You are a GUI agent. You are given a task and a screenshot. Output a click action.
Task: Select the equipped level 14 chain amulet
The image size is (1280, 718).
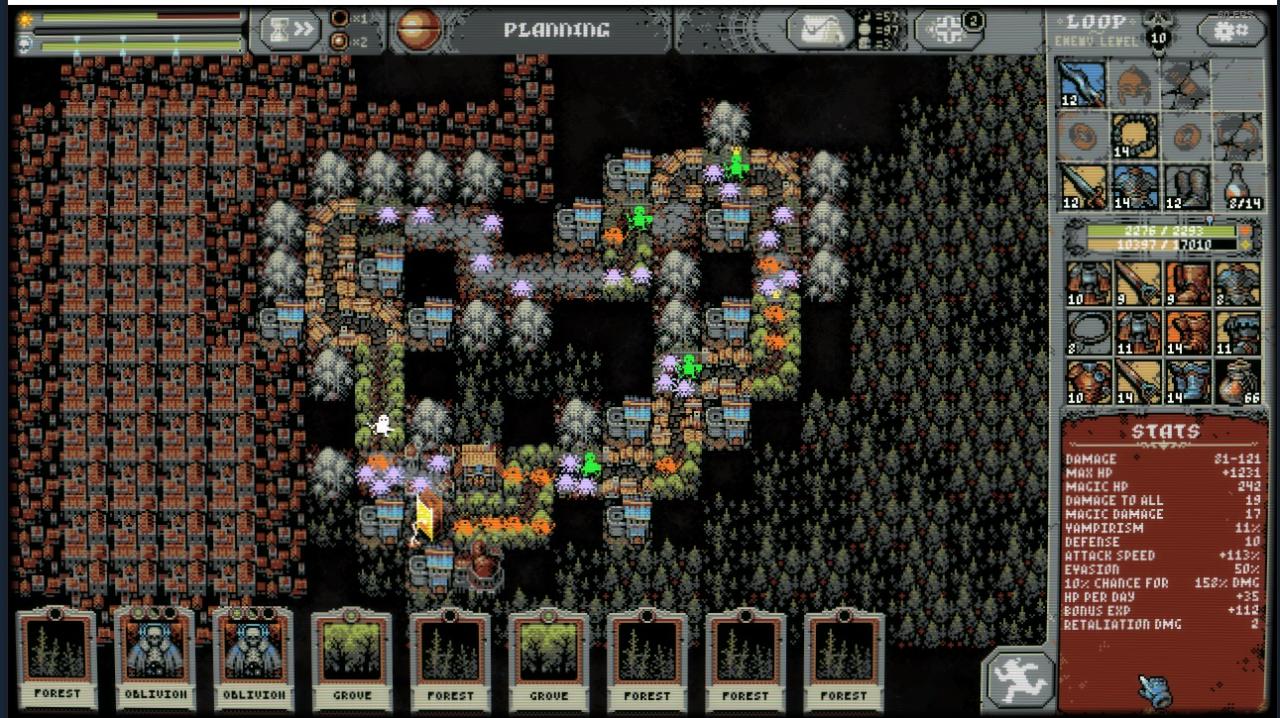pyautogui.click(x=1135, y=135)
